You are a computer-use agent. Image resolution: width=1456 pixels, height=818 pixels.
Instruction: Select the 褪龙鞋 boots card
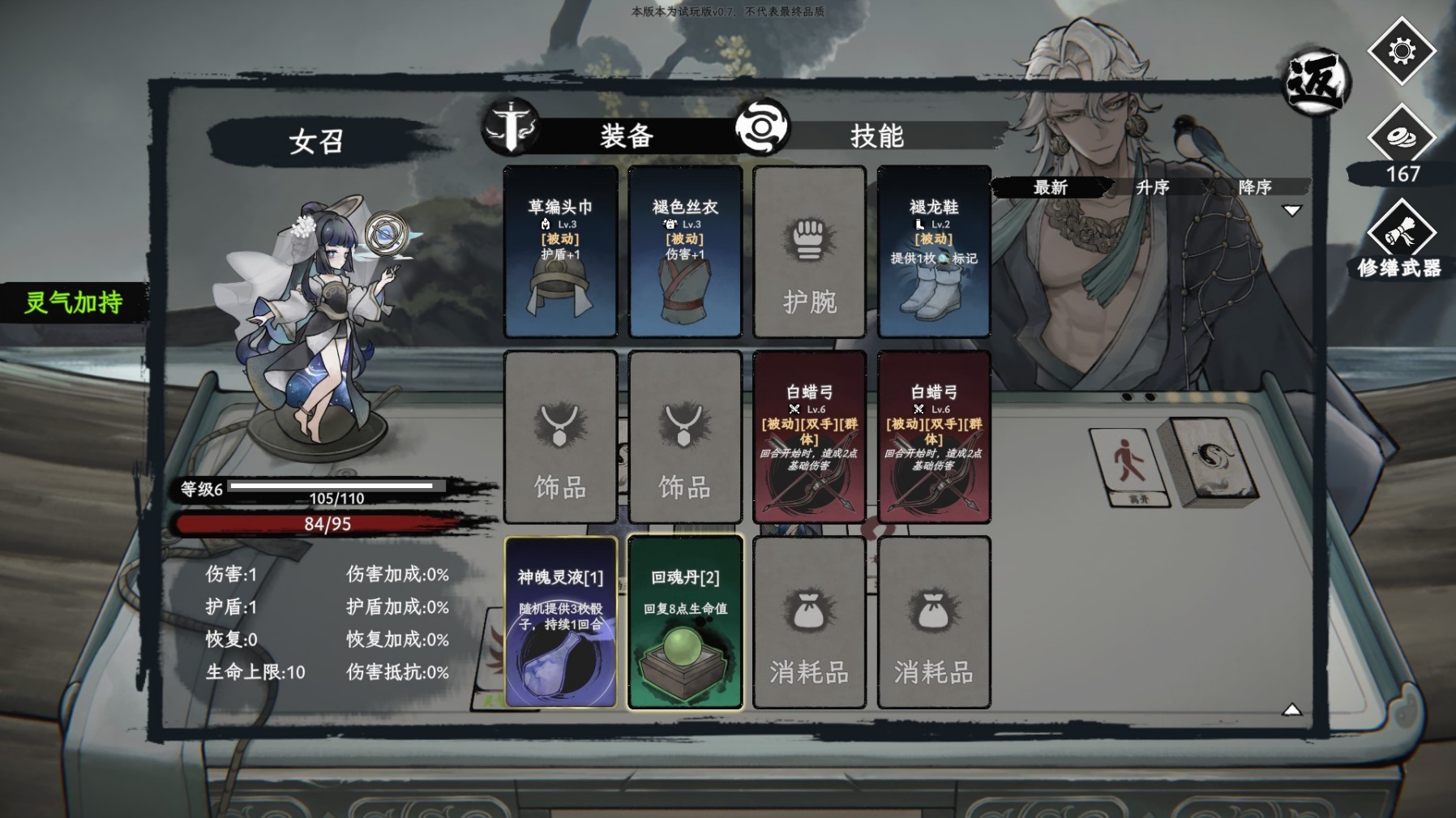[x=933, y=252]
